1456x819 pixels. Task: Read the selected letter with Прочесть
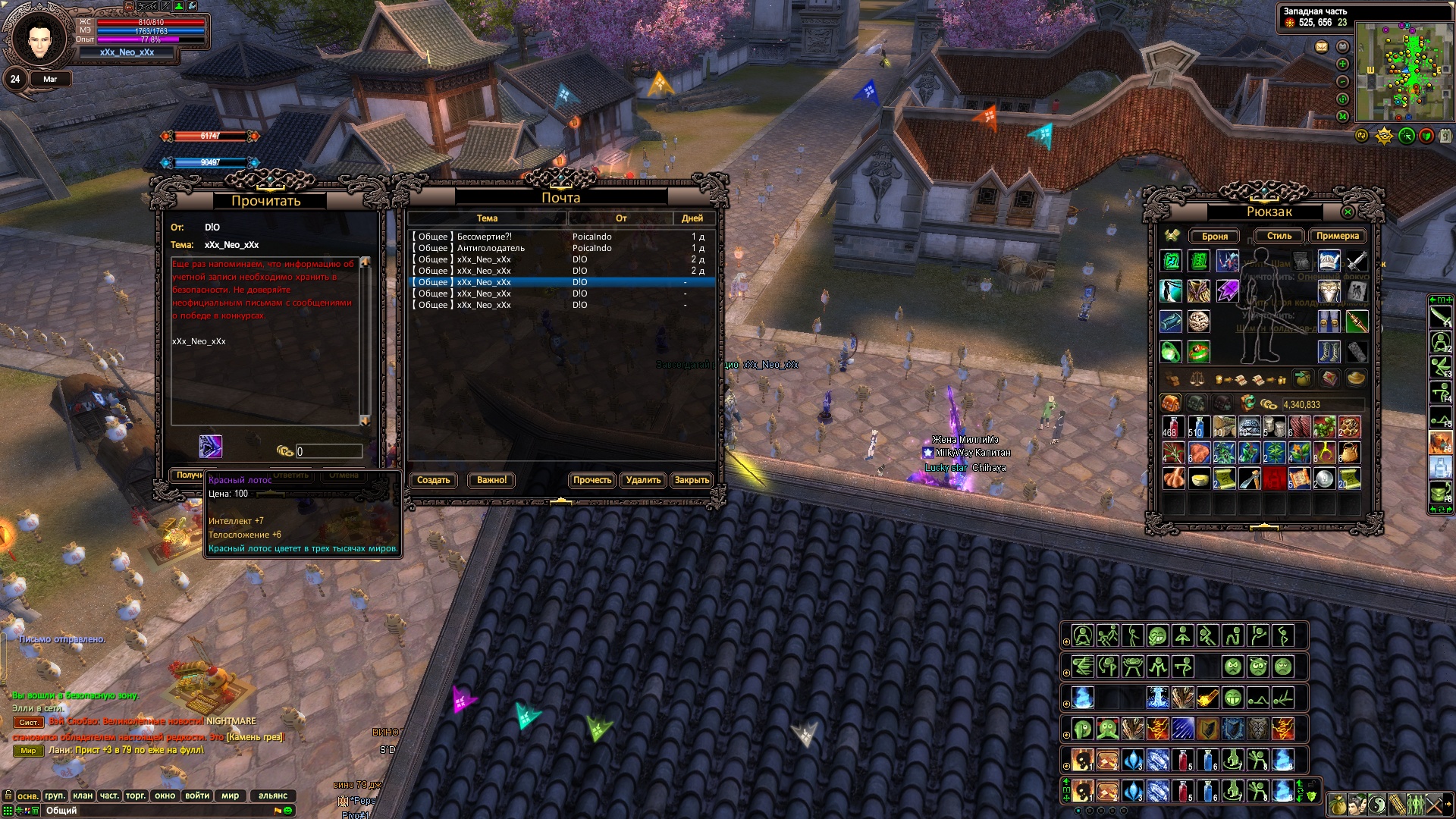coord(592,480)
